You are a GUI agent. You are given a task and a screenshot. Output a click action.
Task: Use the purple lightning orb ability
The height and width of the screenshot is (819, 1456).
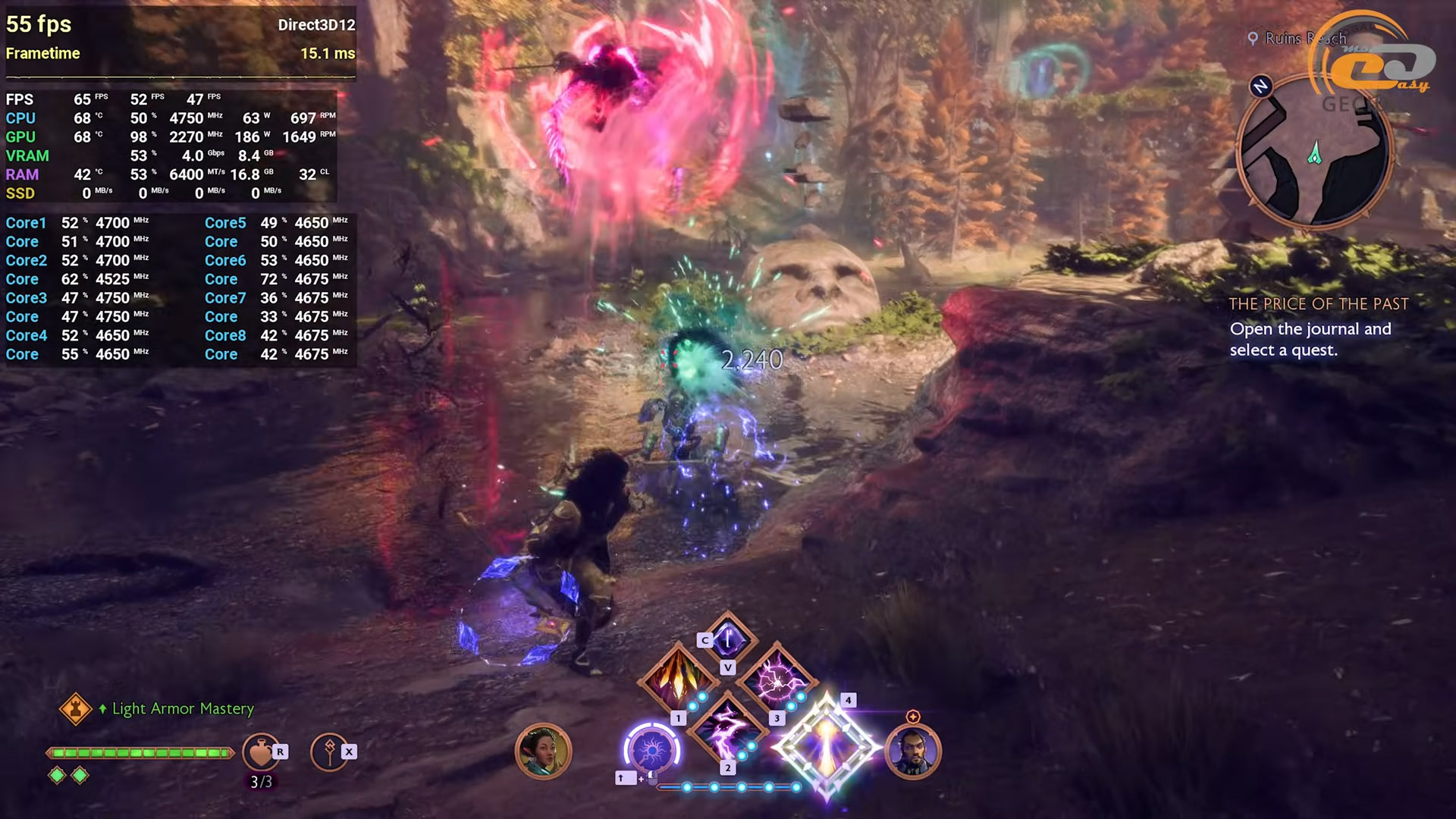[777, 680]
